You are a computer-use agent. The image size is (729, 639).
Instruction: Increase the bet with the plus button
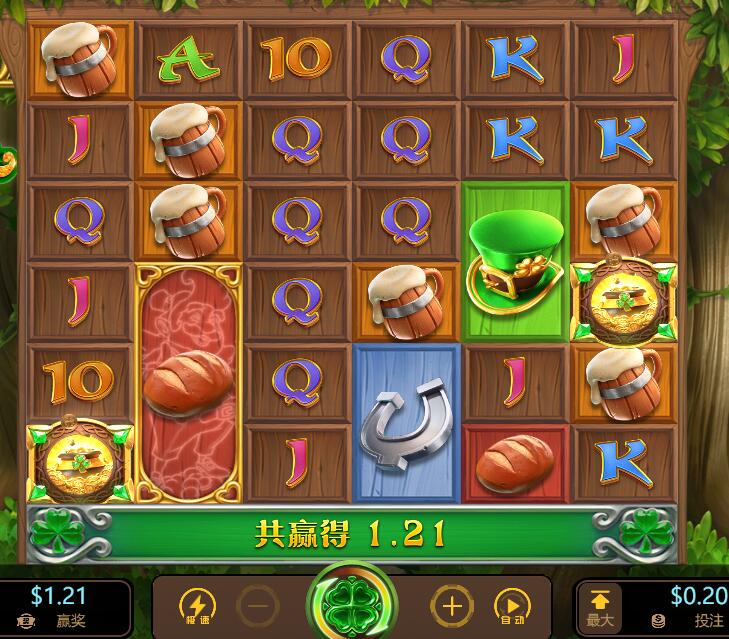point(451,606)
